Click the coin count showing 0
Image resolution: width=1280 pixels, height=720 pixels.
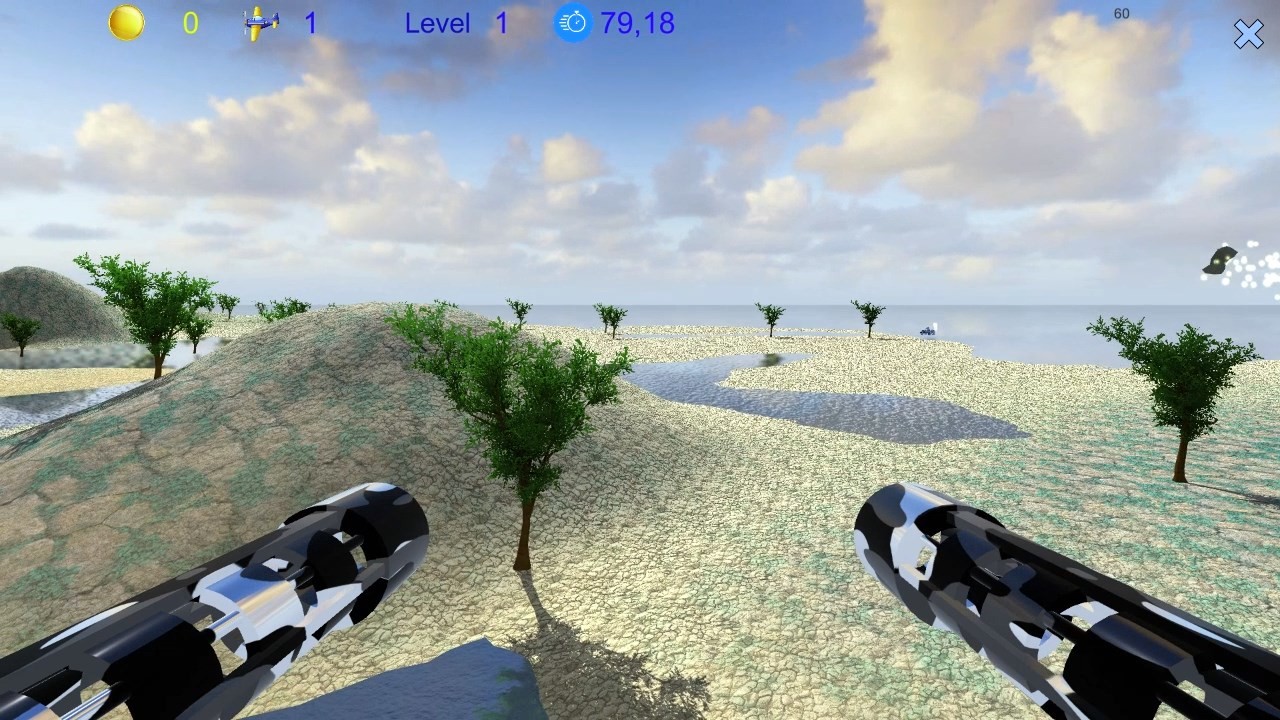(192, 24)
